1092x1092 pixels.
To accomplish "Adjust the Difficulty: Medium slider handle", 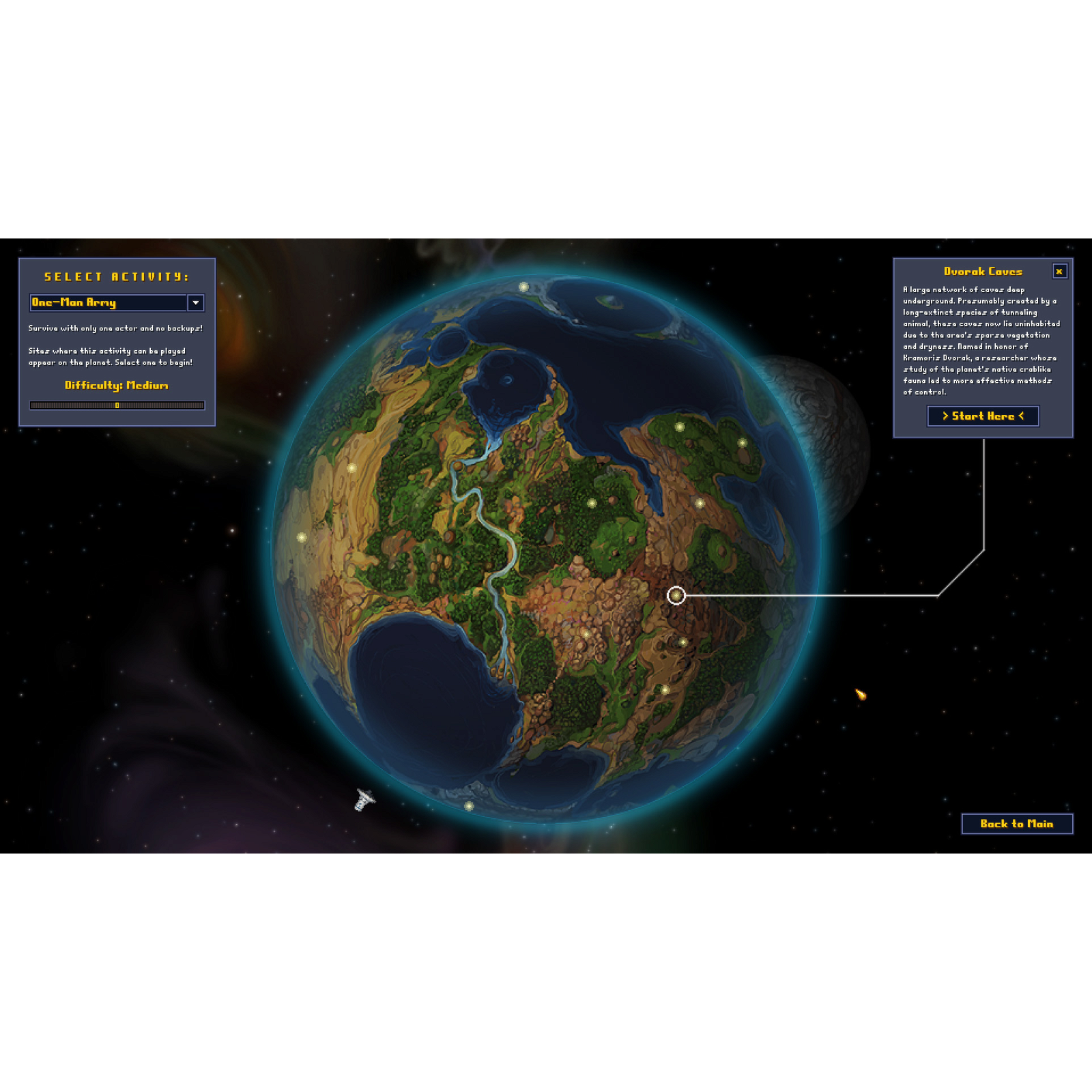I will [x=117, y=405].
